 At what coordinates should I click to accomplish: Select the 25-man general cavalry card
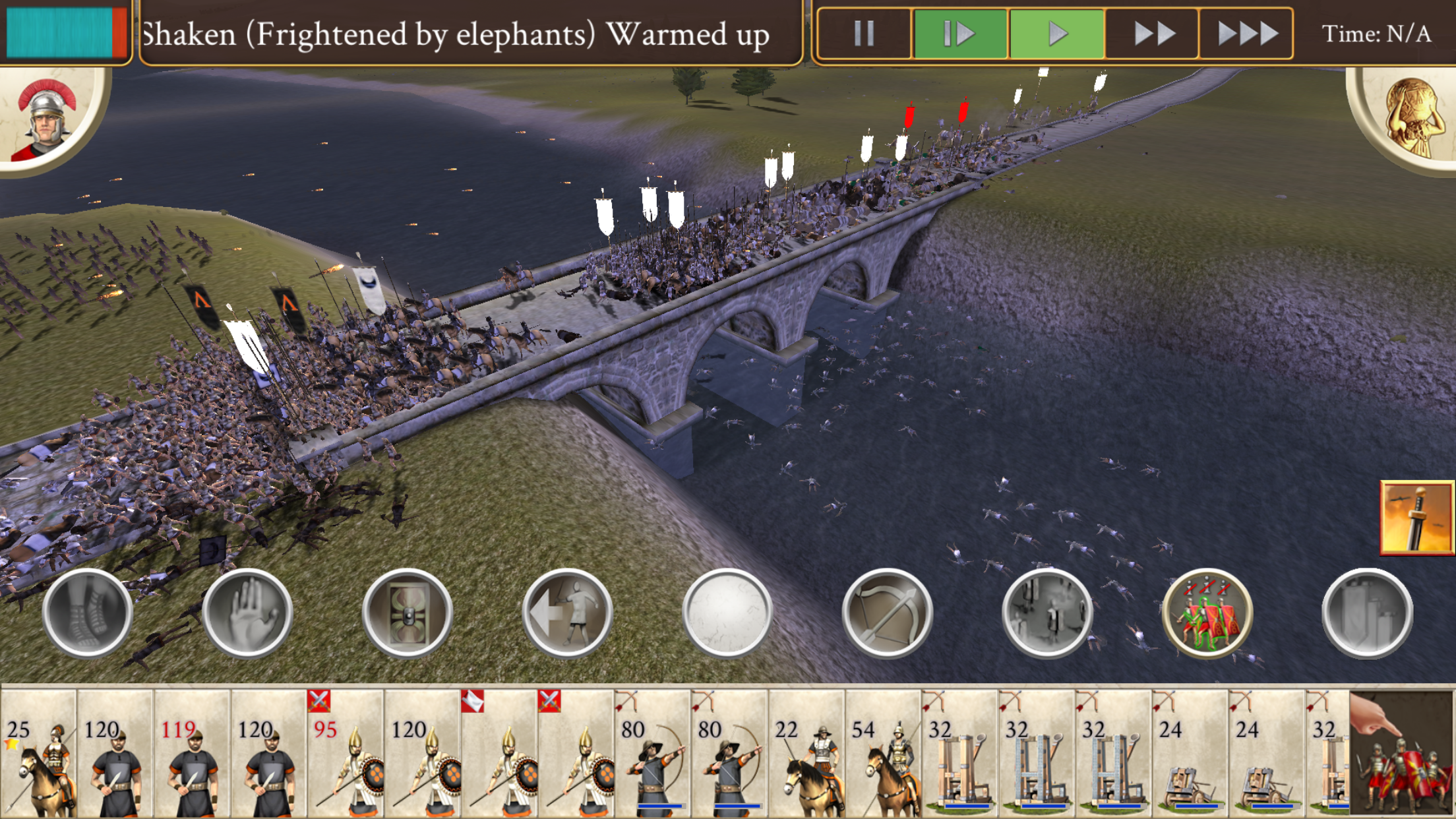(38, 753)
